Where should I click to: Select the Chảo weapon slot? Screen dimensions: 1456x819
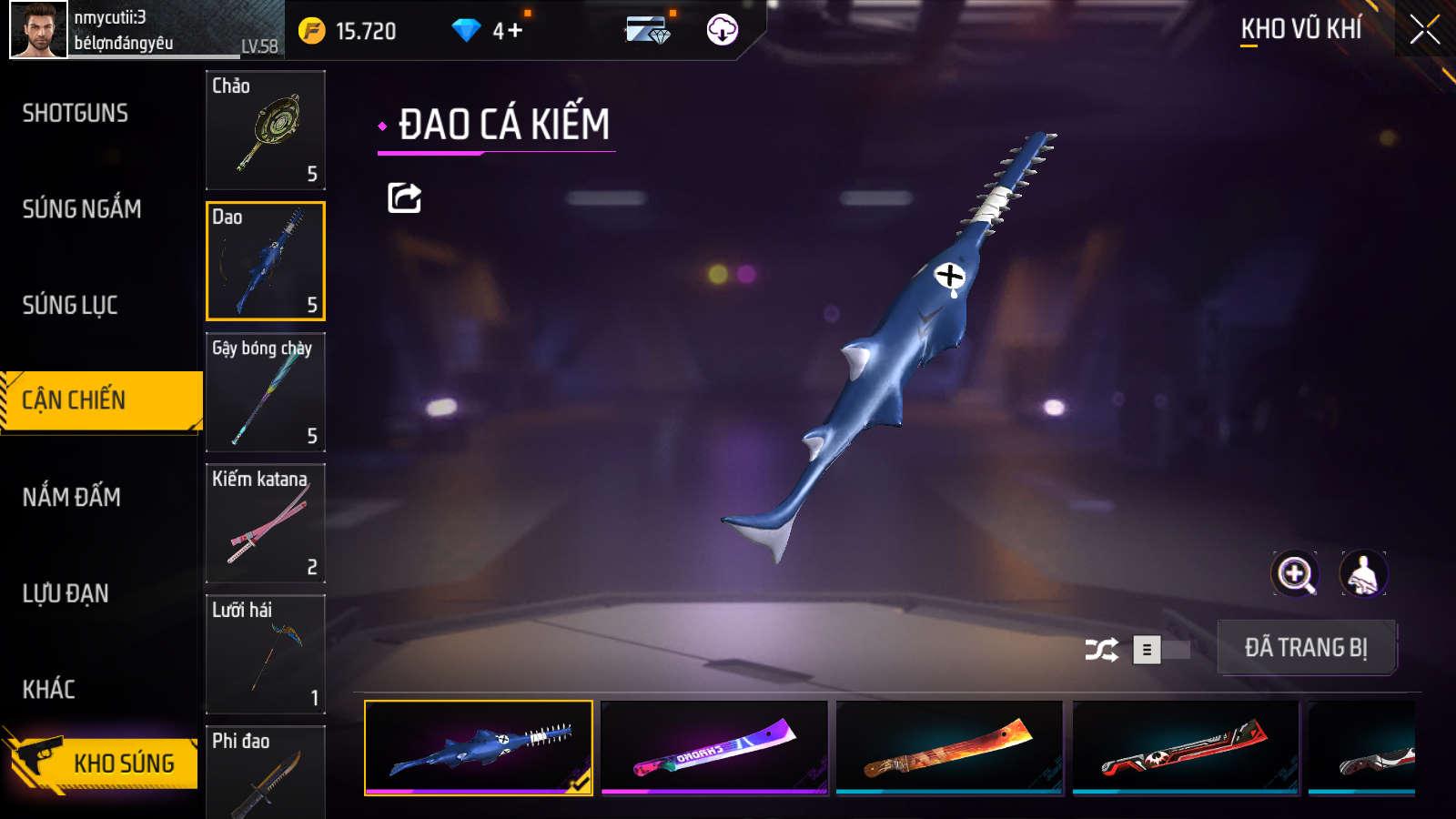[x=266, y=130]
